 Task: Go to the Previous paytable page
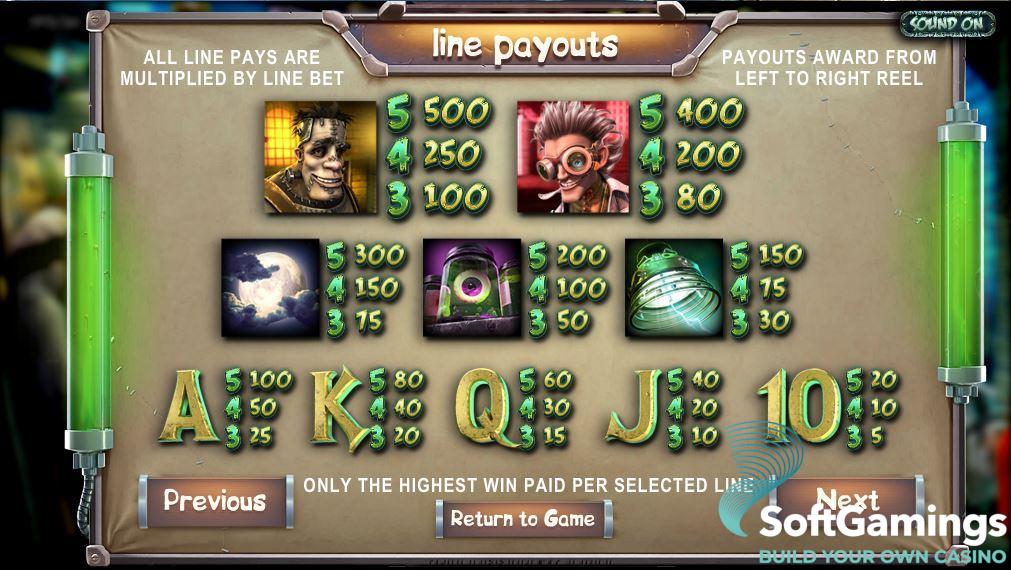click(215, 501)
